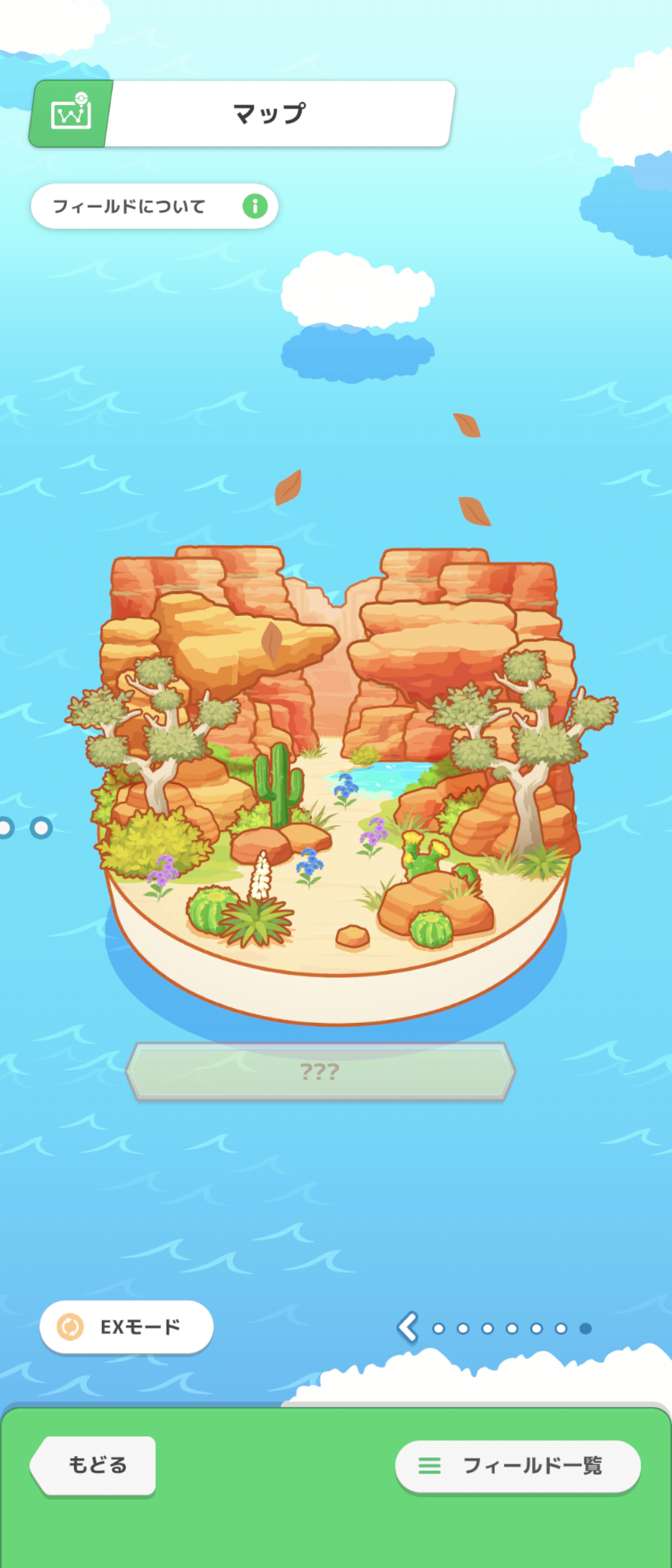The width and height of the screenshot is (672, 1568).
Task: Open the フィールド一覧 field list
Action: [x=518, y=1465]
